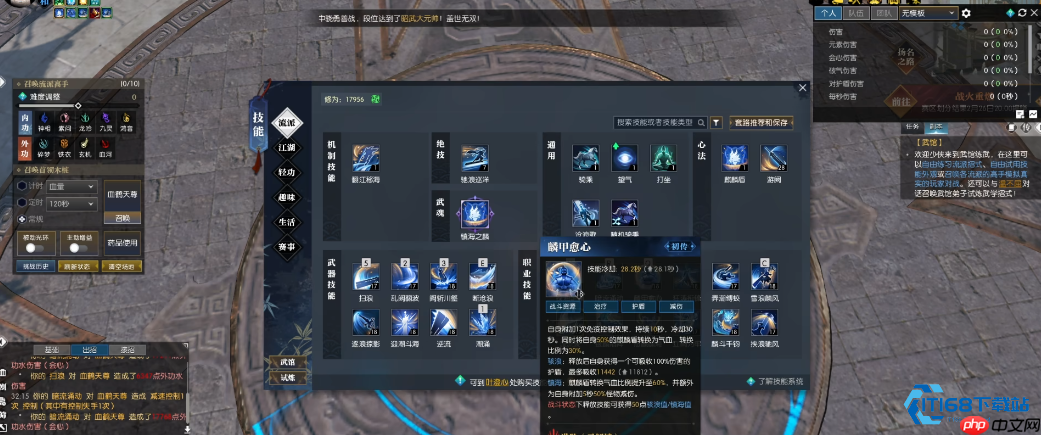Close the skills window
The width and height of the screenshot is (1041, 435).
(802, 88)
